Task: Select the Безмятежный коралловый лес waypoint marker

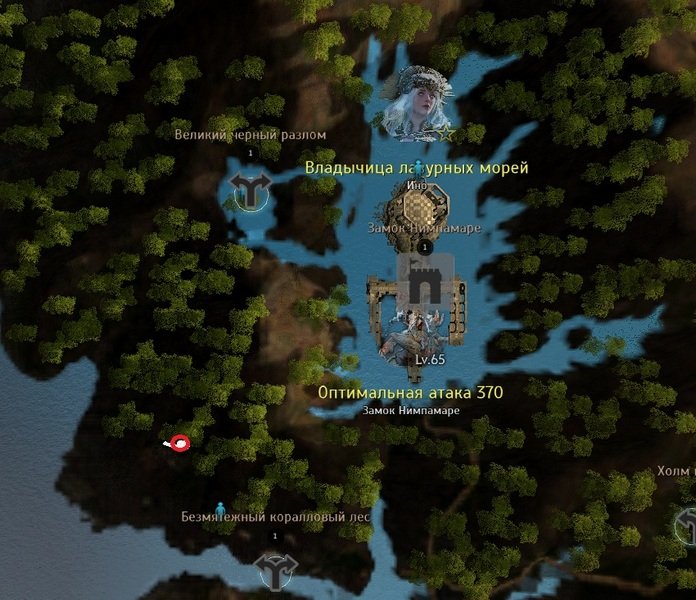Action: point(275,571)
